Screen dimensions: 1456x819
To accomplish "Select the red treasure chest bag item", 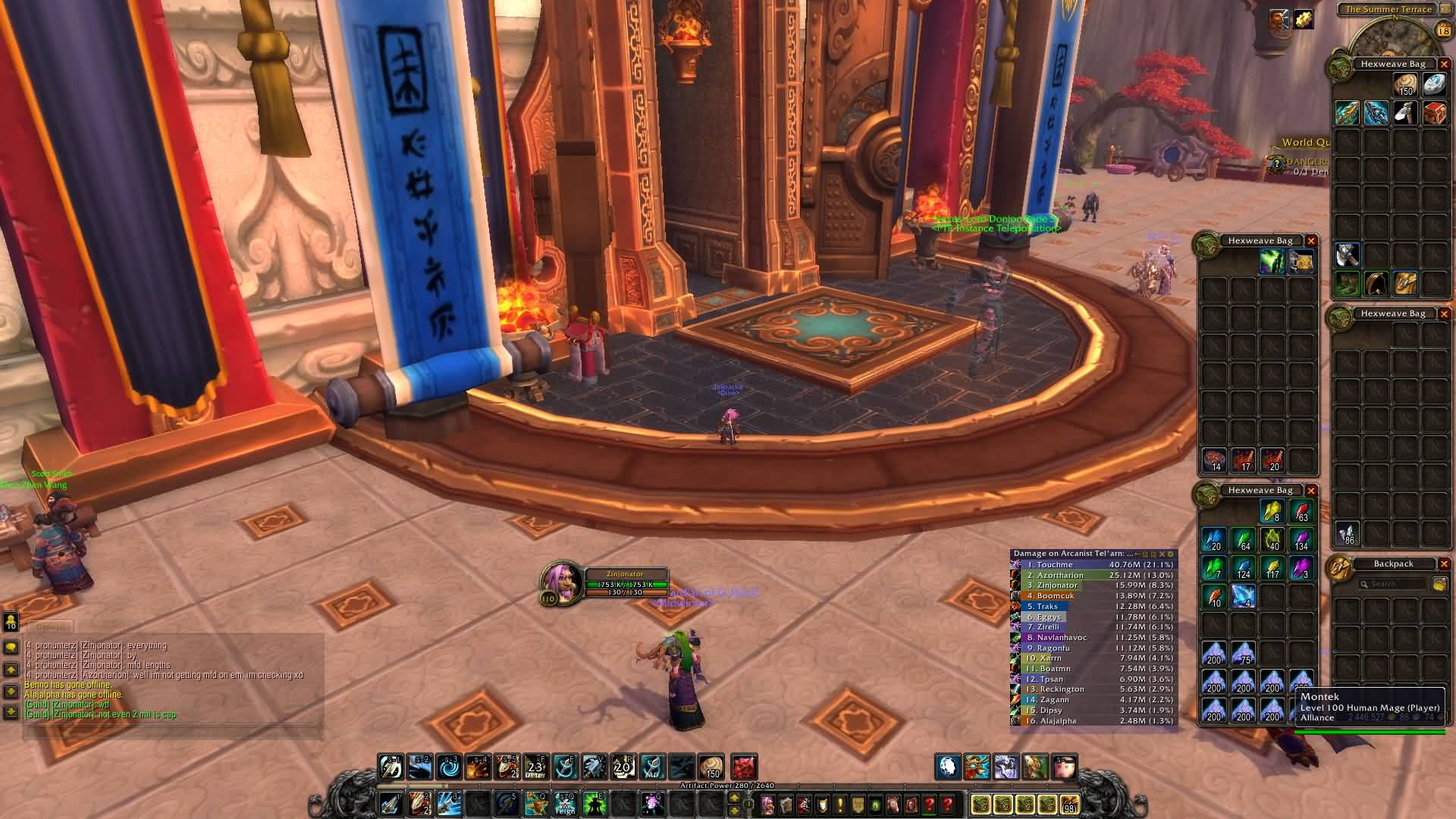I will 1434,113.
